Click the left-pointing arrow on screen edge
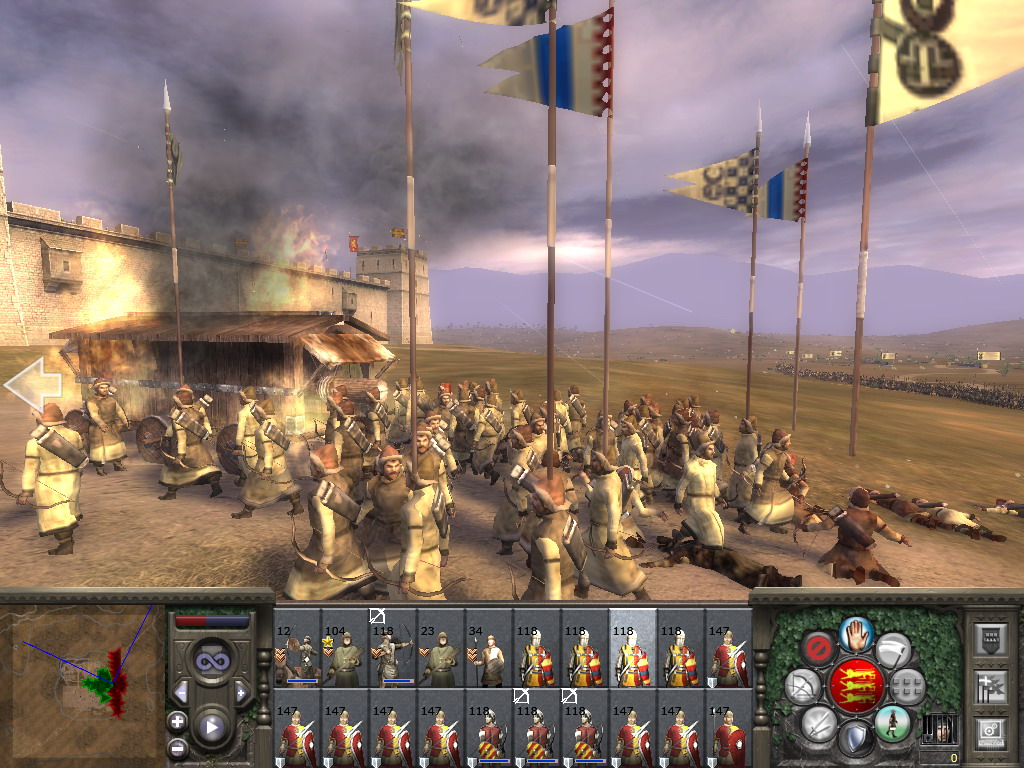 pyautogui.click(x=32, y=383)
